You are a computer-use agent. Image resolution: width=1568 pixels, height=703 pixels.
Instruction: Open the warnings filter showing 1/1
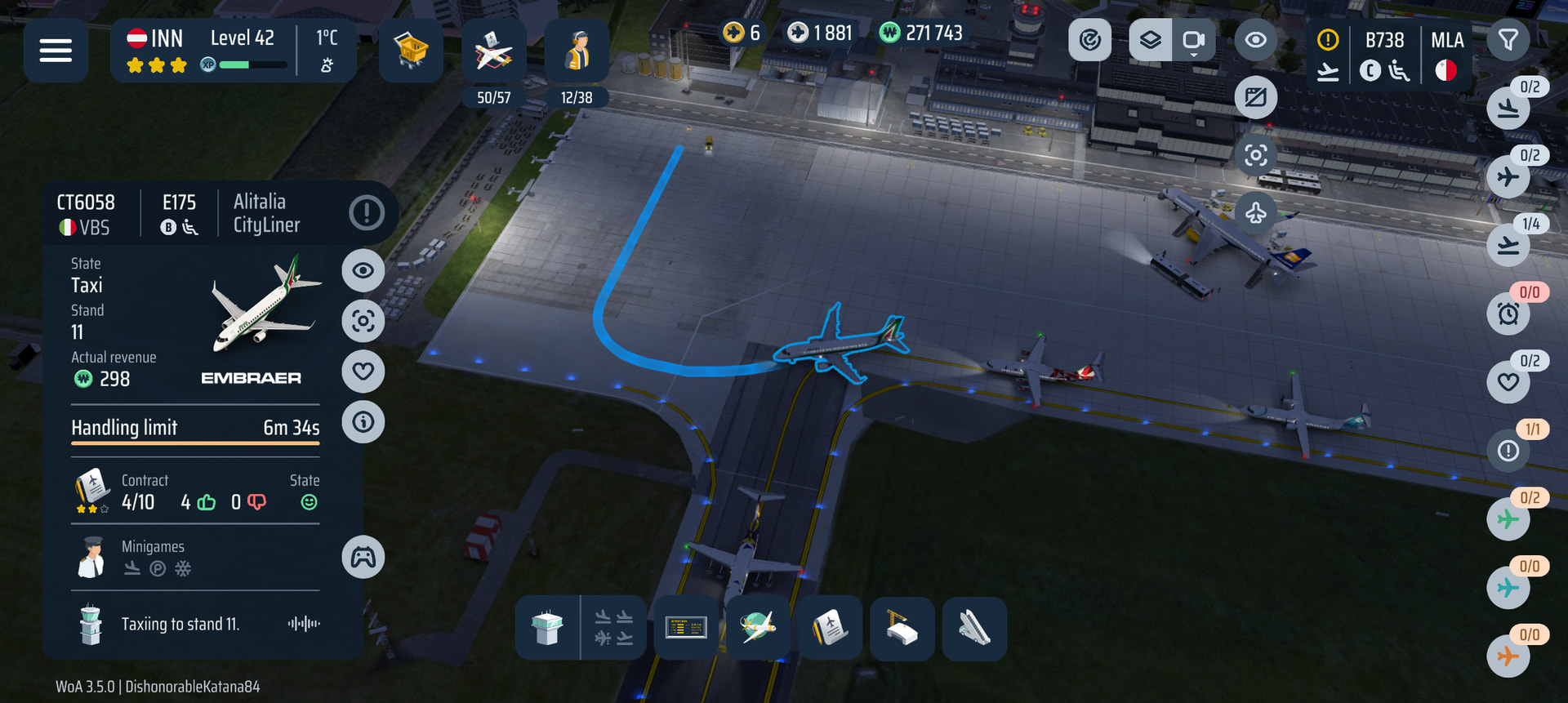pos(1508,451)
